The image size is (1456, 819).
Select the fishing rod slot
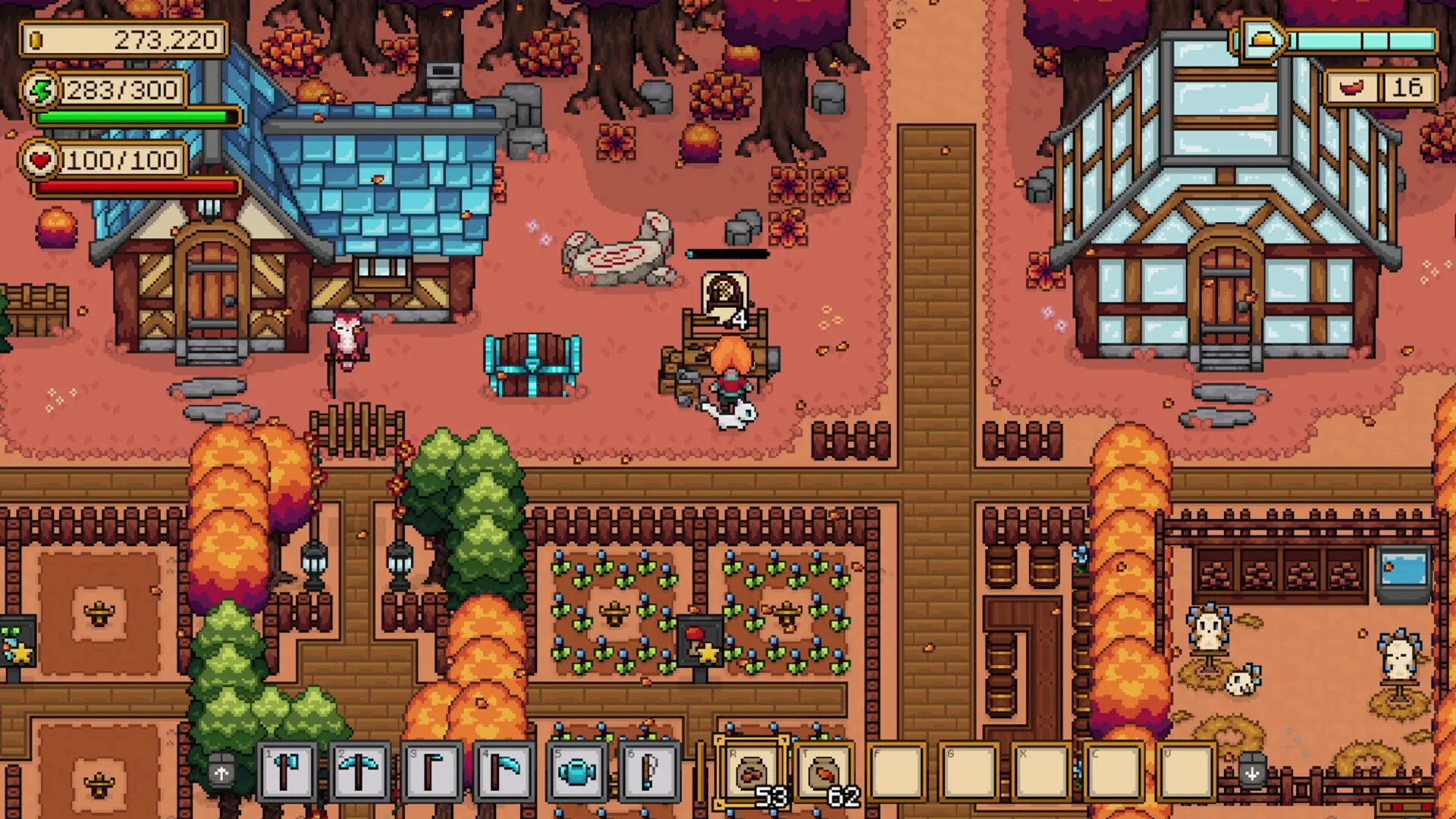[648, 773]
